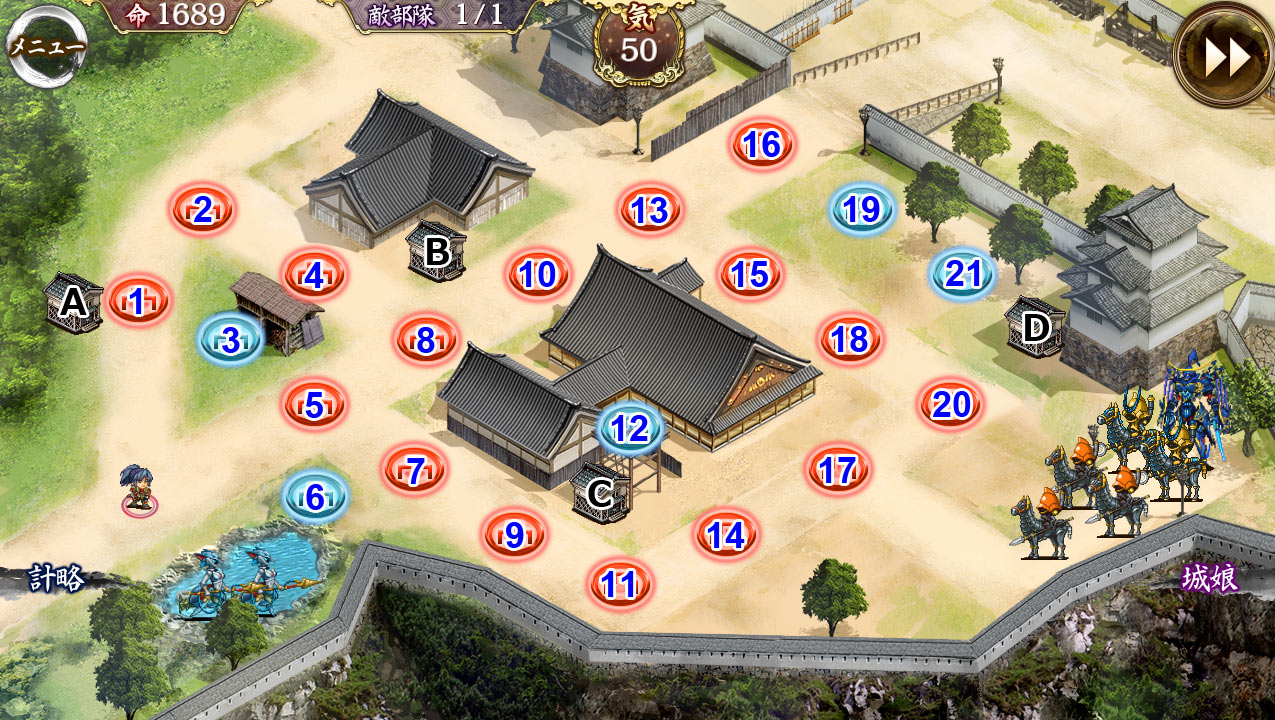The height and width of the screenshot is (720, 1275).
Task: Select red placement tile 13
Action: click(650, 211)
